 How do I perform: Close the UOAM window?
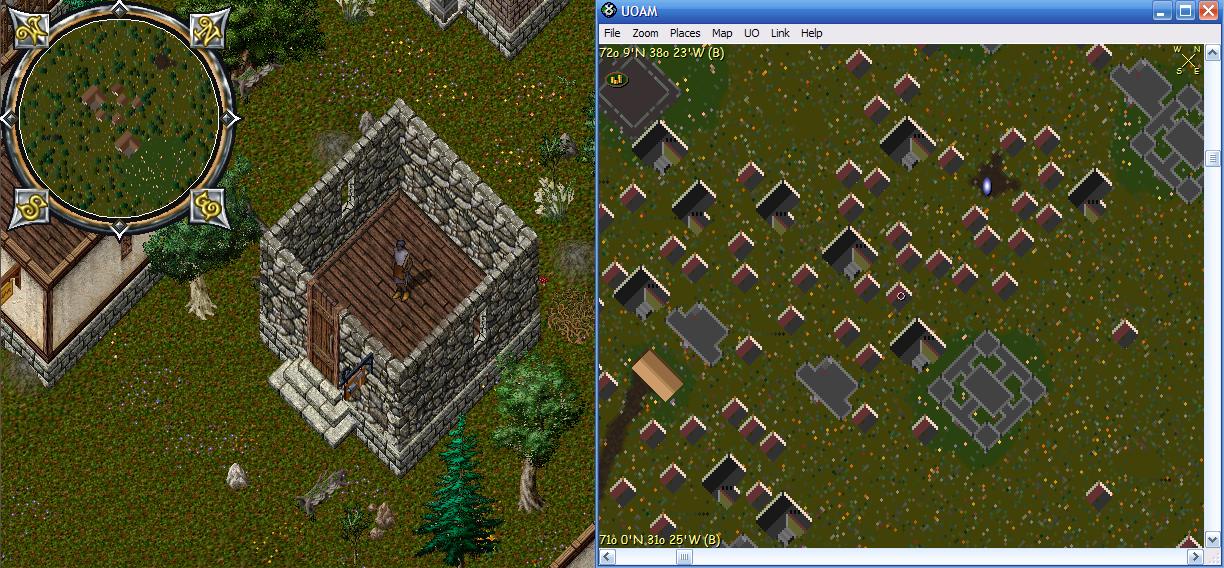tap(1208, 11)
